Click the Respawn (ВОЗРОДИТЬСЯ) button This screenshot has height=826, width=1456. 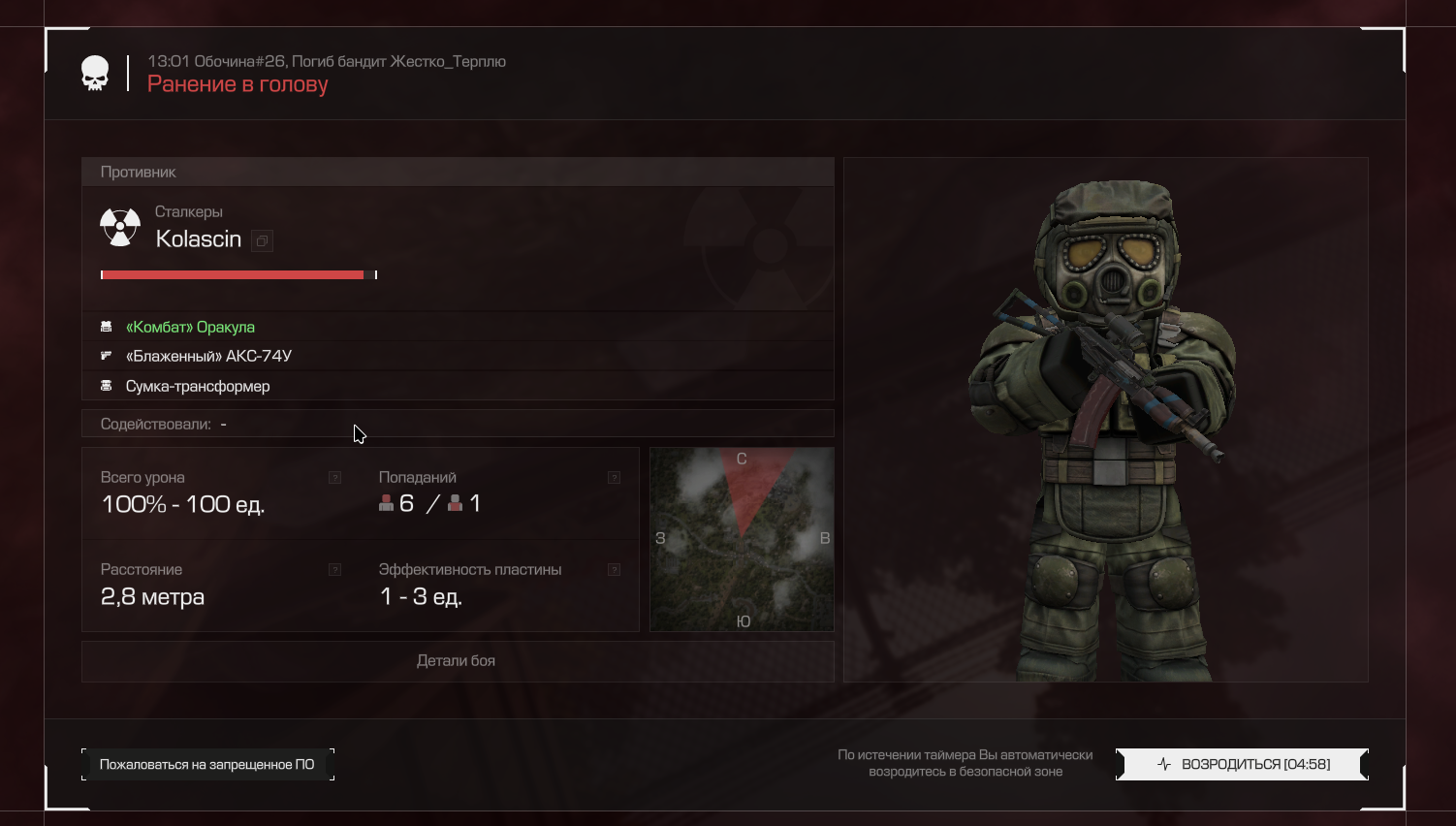[1242, 764]
